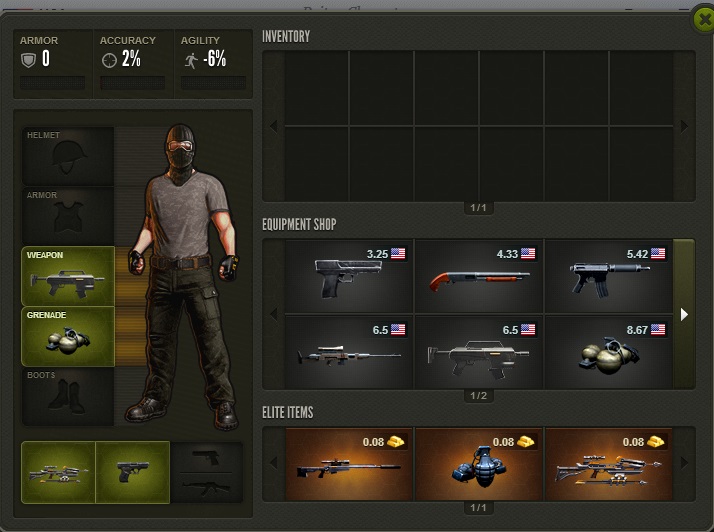The image size is (714, 532).
Task: Go to next Equipment Shop page
Action: click(684, 314)
